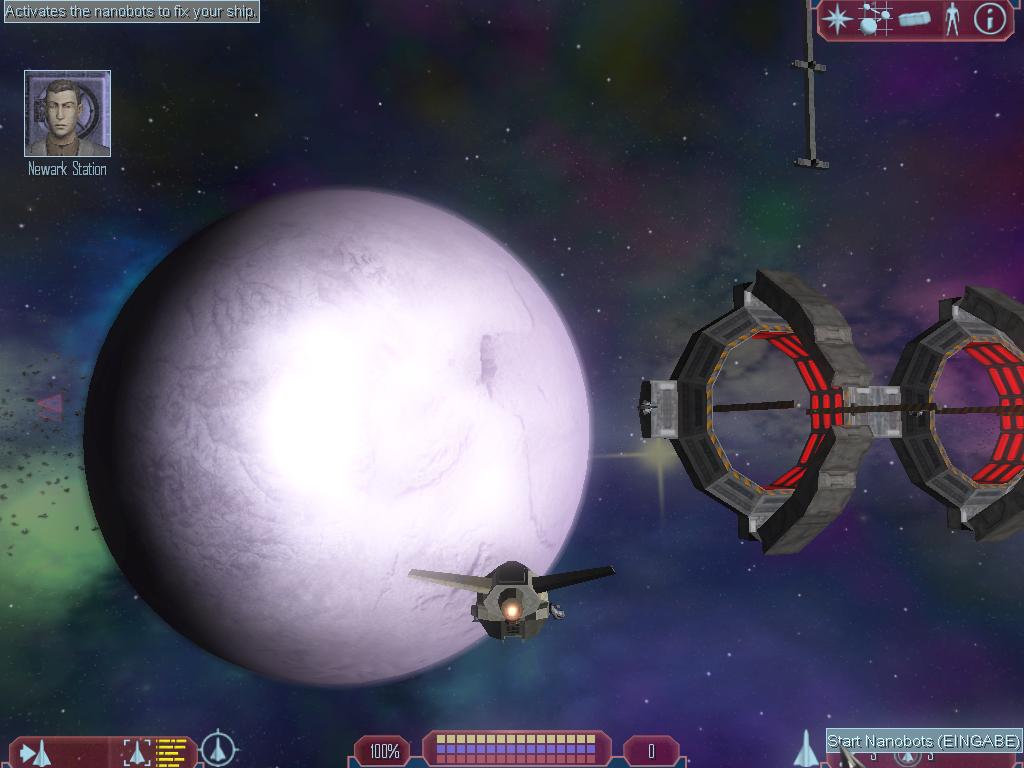Toggle the ship-with-arrow contact list button
Image resolution: width=1024 pixels, height=768 pixels.
pyautogui.click(x=36, y=752)
